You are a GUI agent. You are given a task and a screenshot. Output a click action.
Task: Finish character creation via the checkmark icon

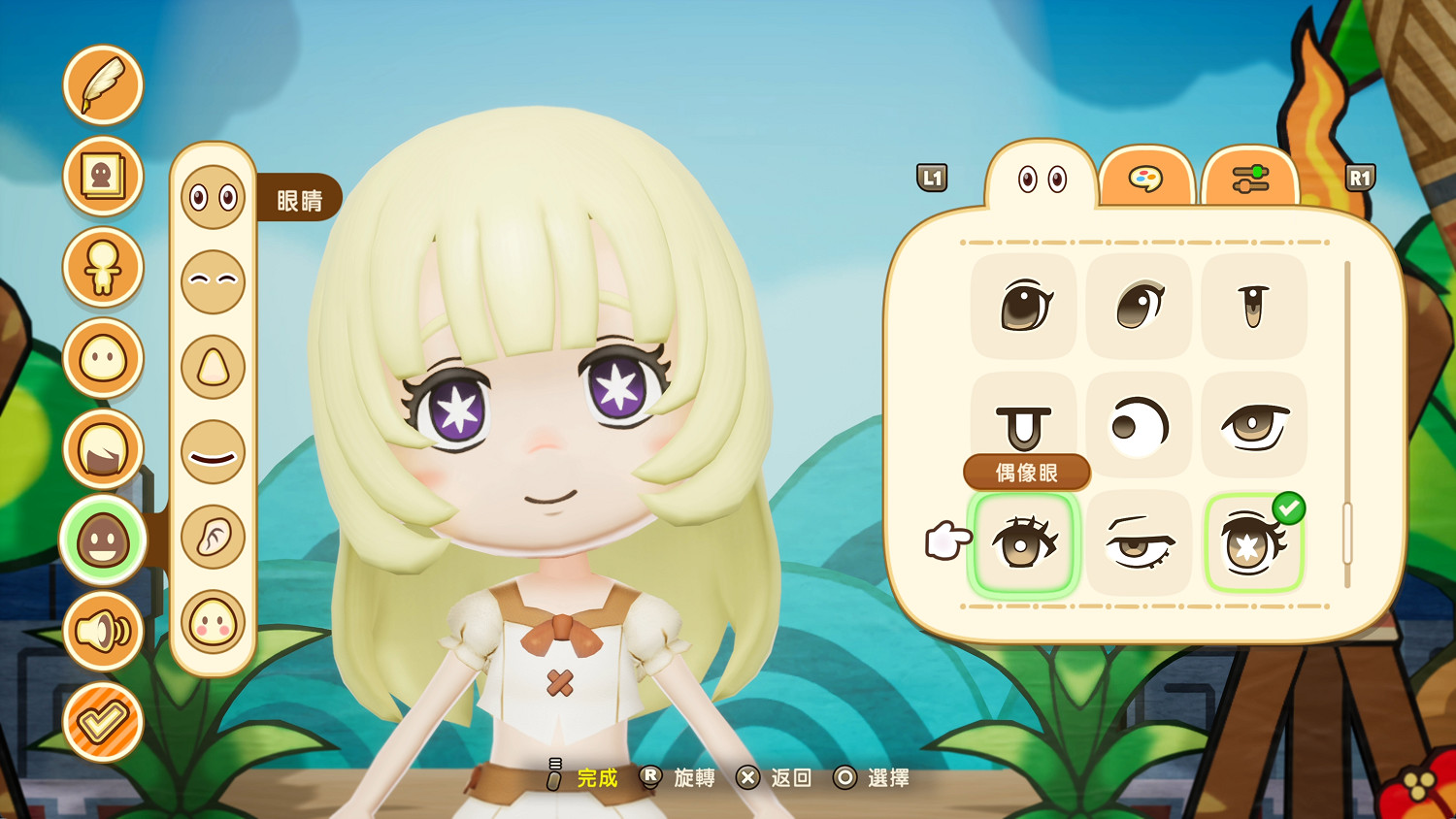(x=103, y=722)
